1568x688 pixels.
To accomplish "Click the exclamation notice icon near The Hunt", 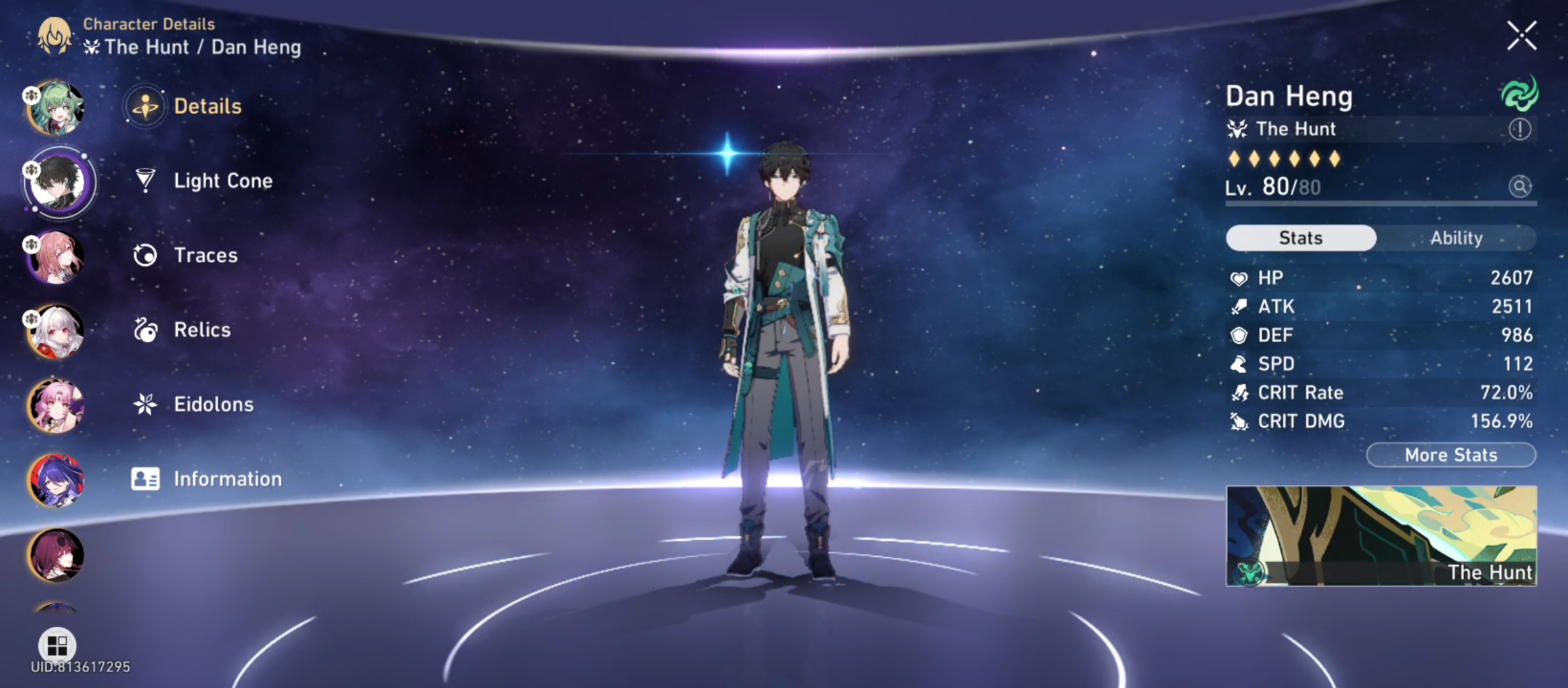I will (x=1519, y=129).
